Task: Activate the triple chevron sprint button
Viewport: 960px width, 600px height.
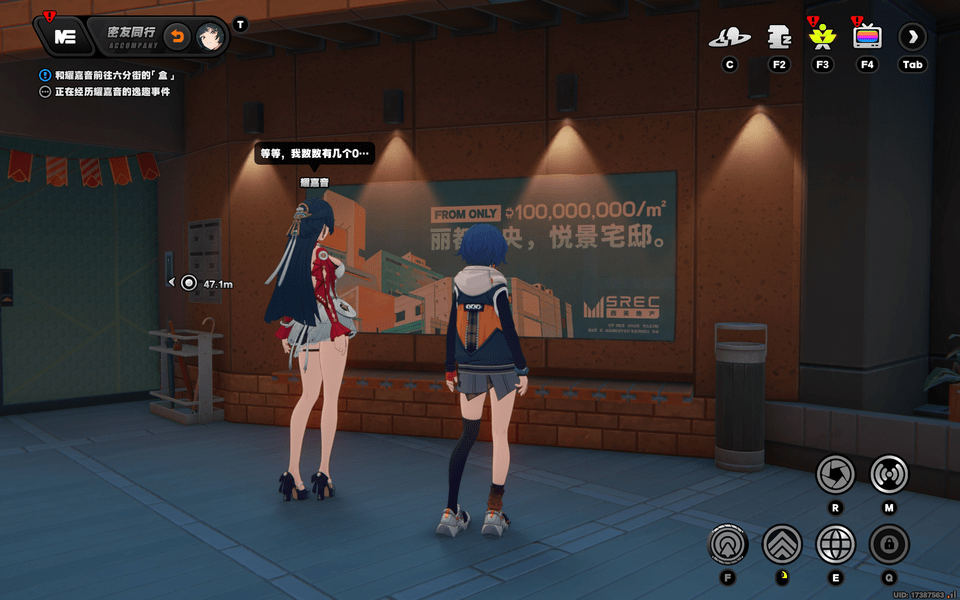Action: 782,545
